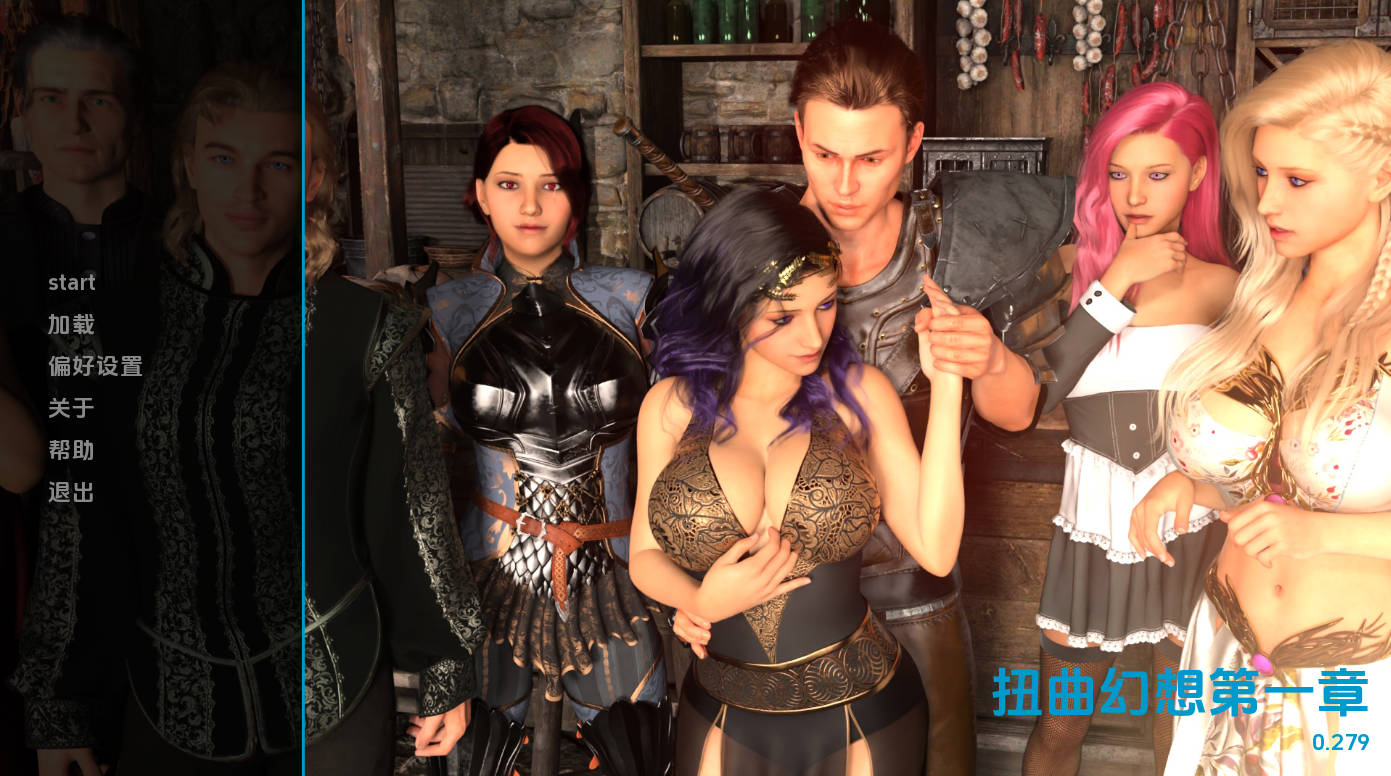Click the start menu entry

[x=72, y=283]
